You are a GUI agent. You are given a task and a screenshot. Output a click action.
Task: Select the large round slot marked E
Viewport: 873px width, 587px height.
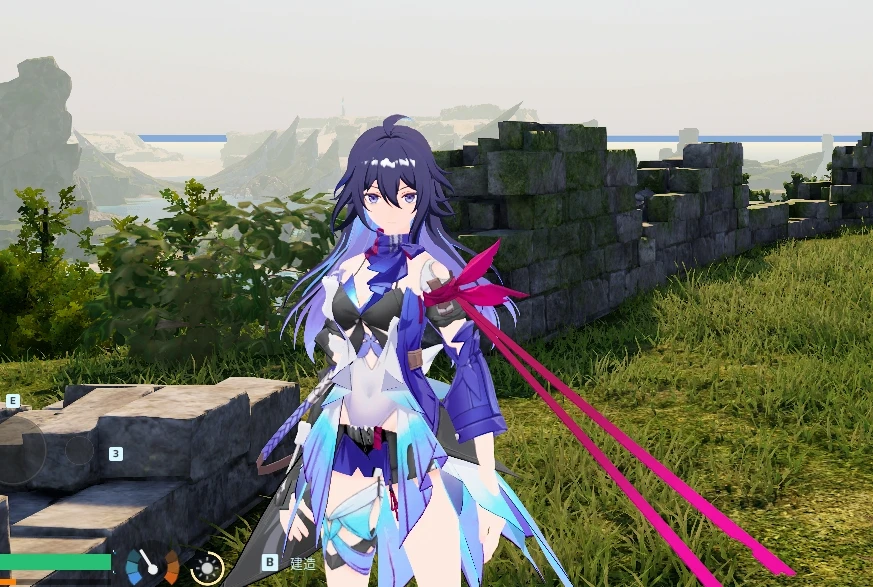(x=22, y=448)
